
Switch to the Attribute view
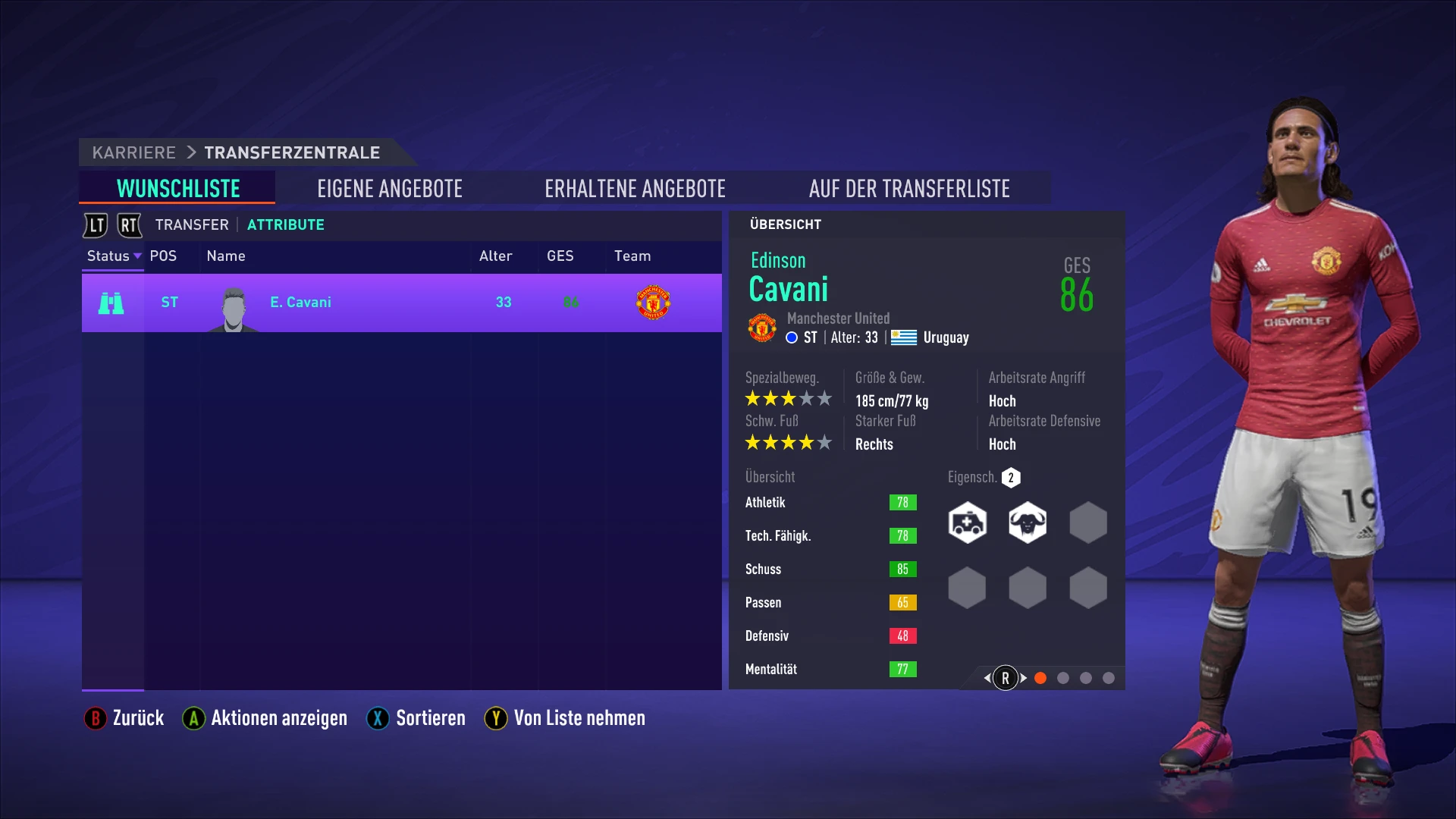(x=286, y=224)
